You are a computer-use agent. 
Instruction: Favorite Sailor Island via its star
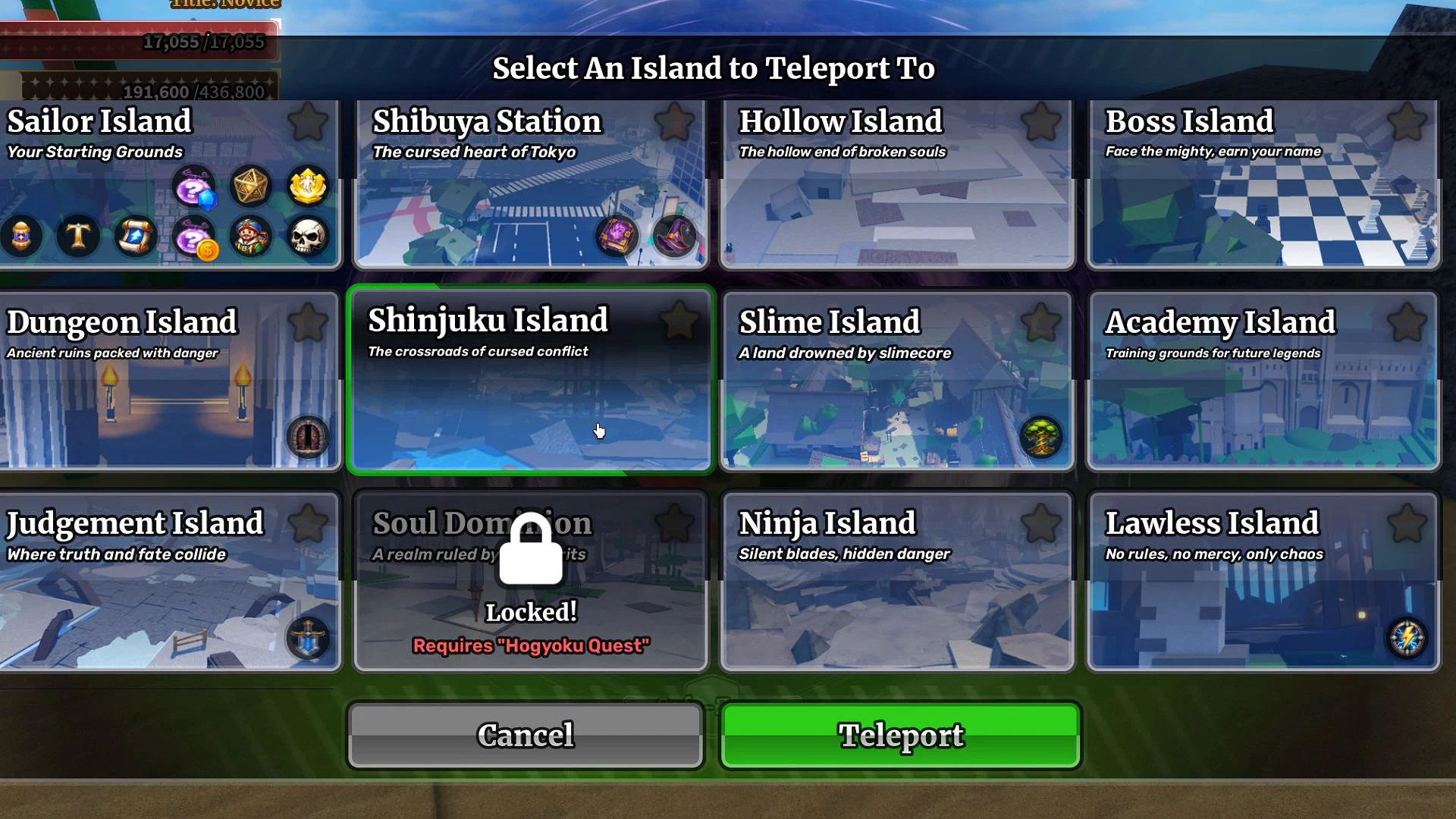pos(308,123)
